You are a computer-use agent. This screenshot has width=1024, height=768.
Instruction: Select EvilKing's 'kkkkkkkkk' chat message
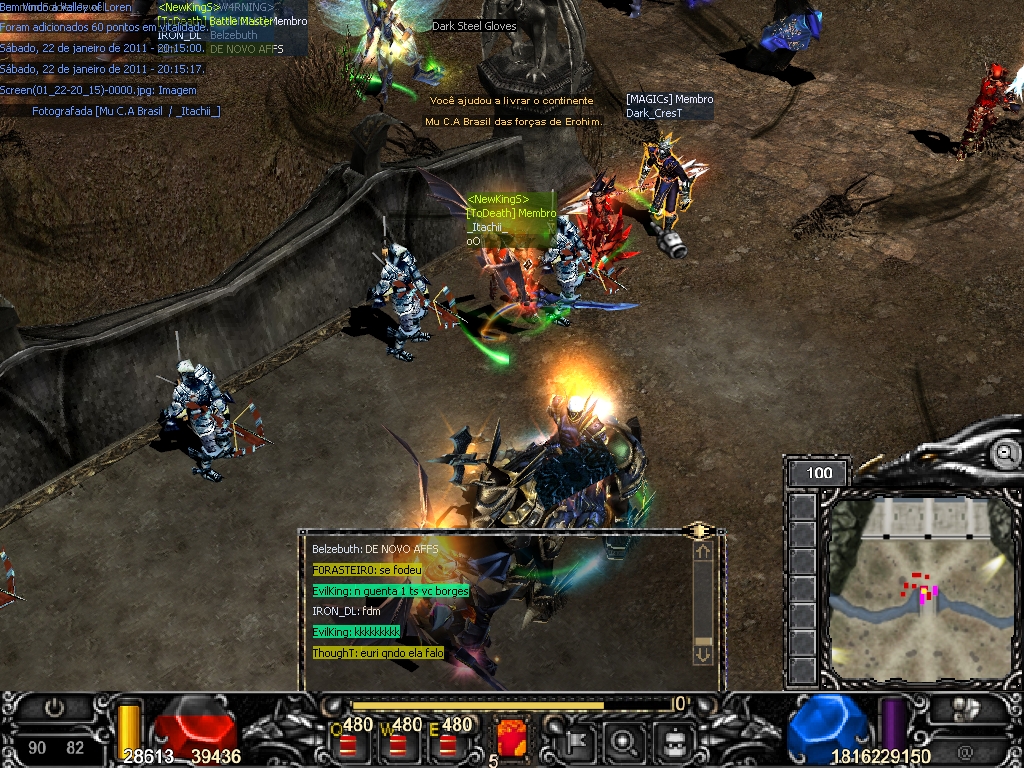tap(357, 632)
